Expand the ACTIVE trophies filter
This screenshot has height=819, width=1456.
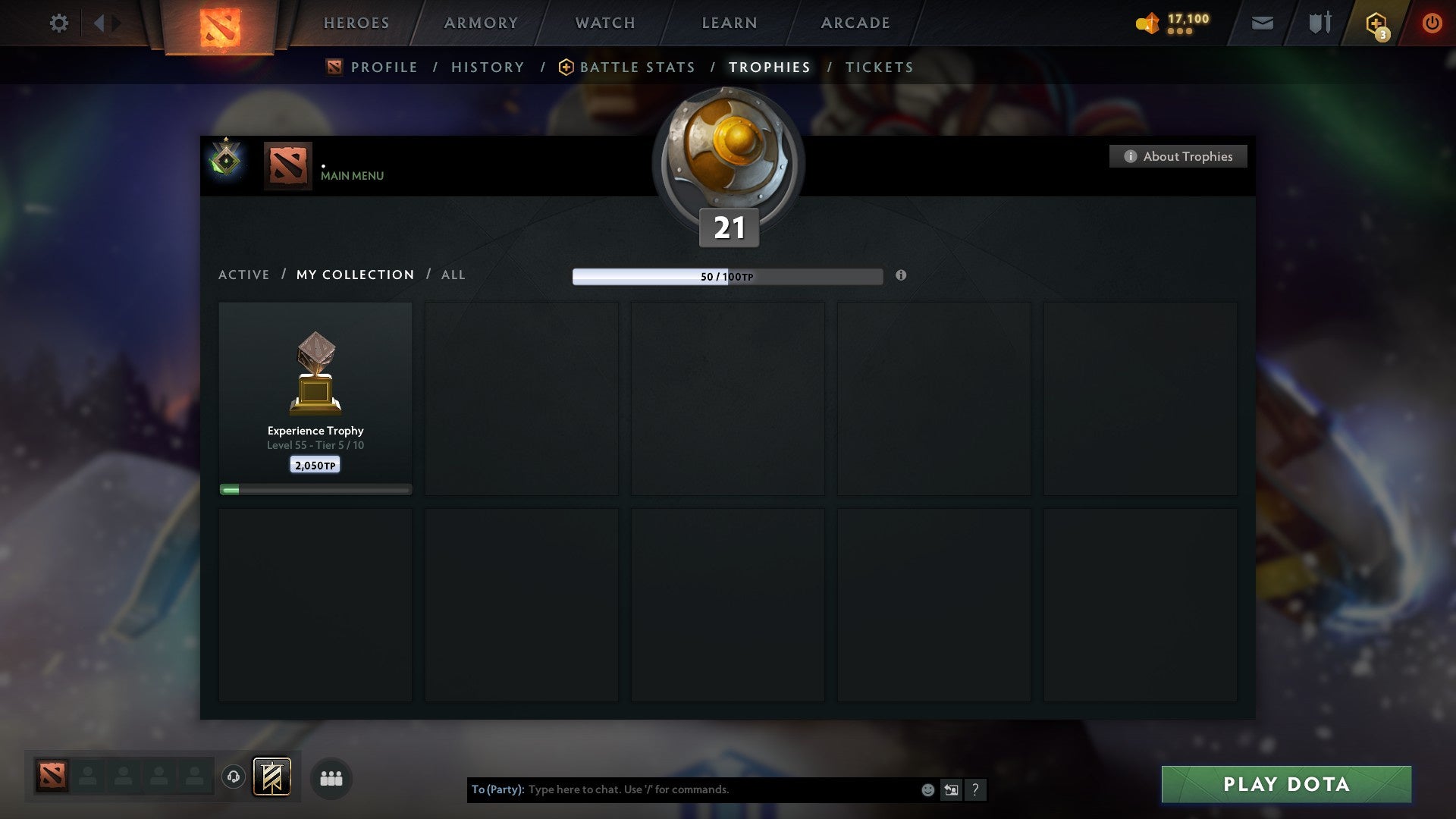tap(244, 275)
